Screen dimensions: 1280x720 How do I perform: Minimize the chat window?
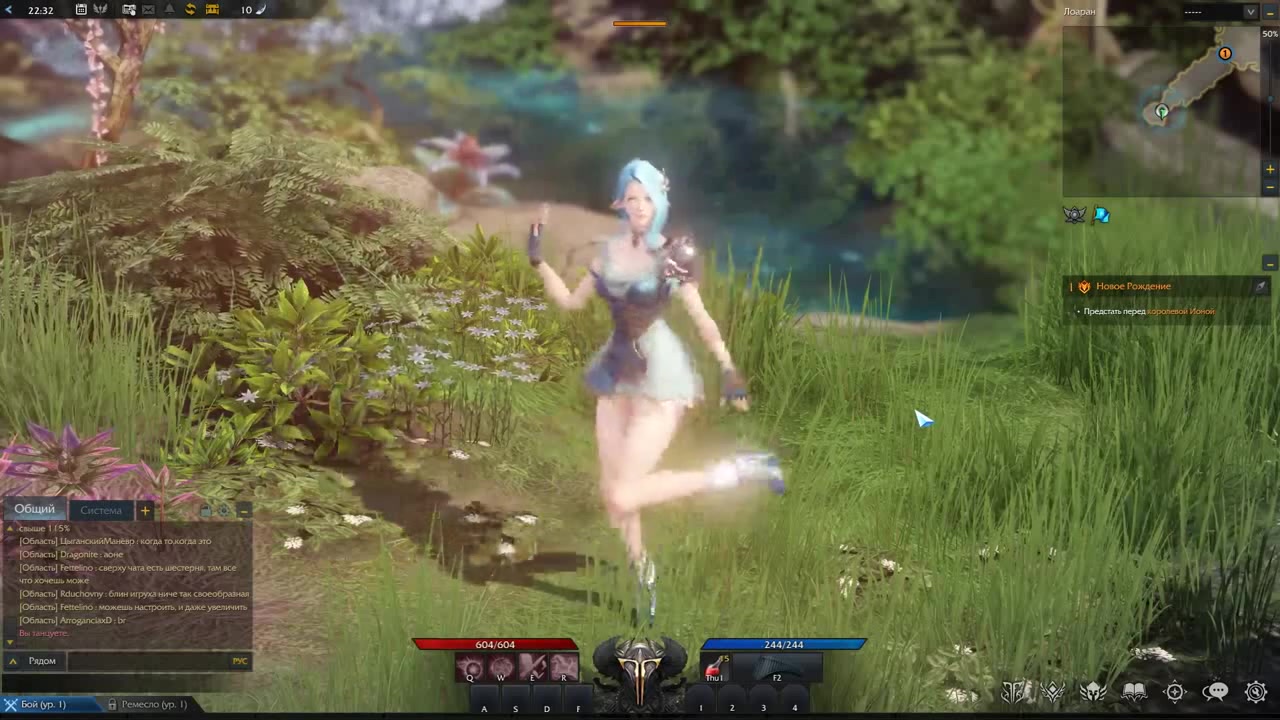pos(244,510)
